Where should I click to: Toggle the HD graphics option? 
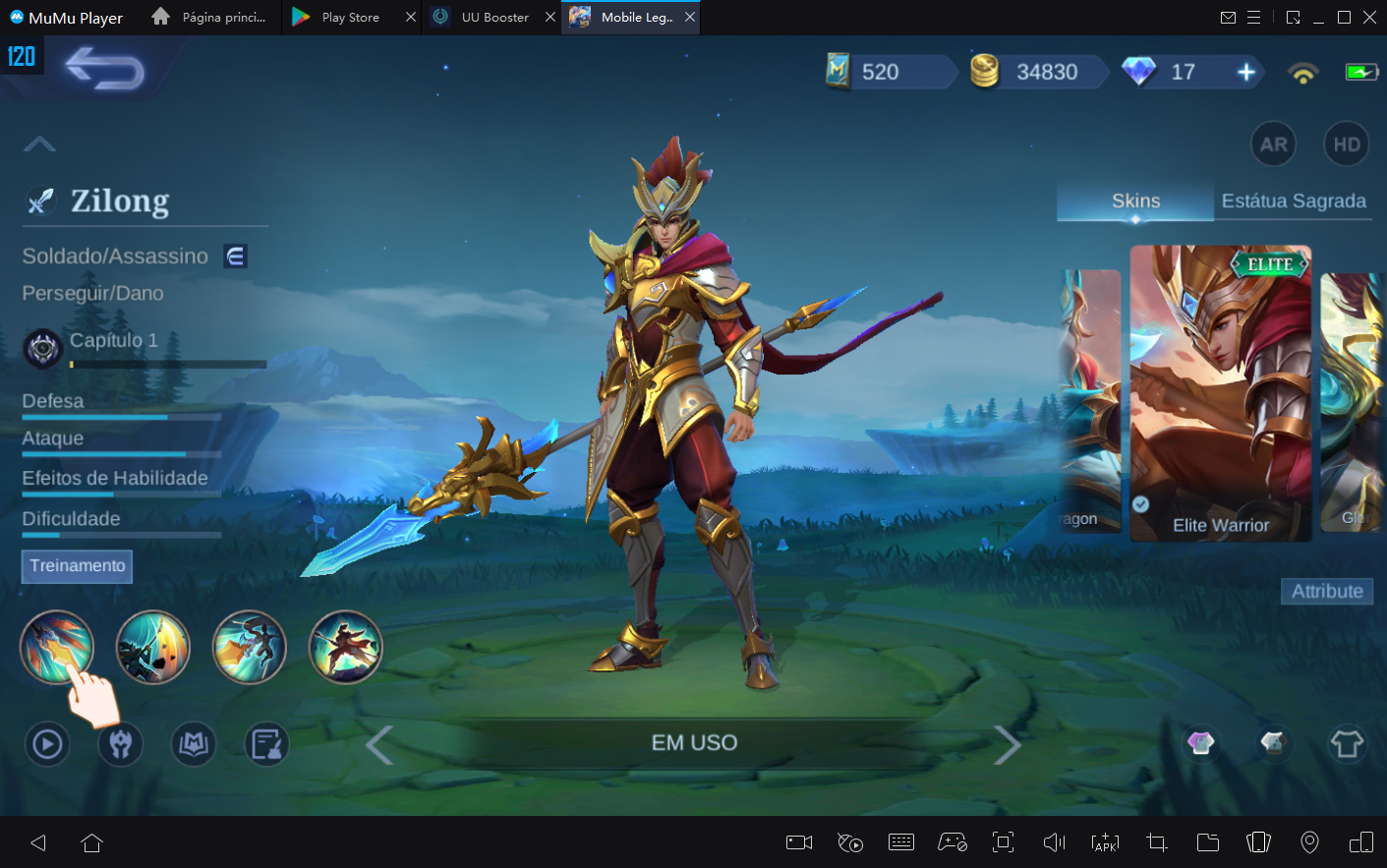(1346, 144)
